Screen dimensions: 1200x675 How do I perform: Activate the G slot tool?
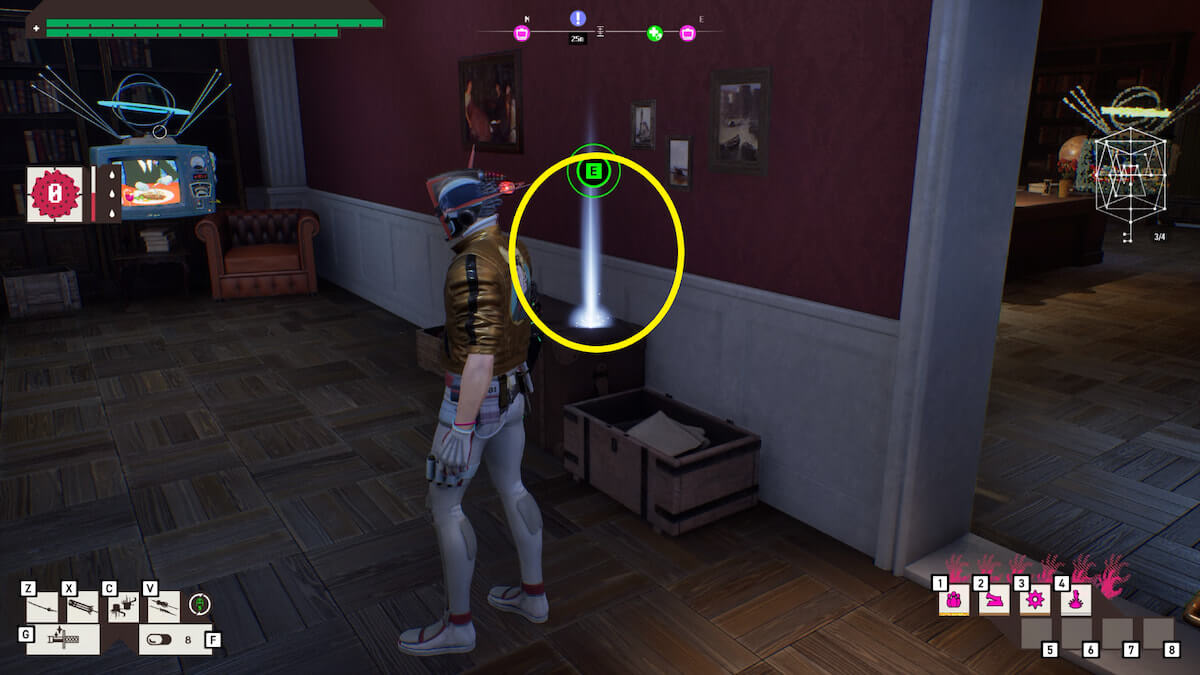click(x=62, y=639)
